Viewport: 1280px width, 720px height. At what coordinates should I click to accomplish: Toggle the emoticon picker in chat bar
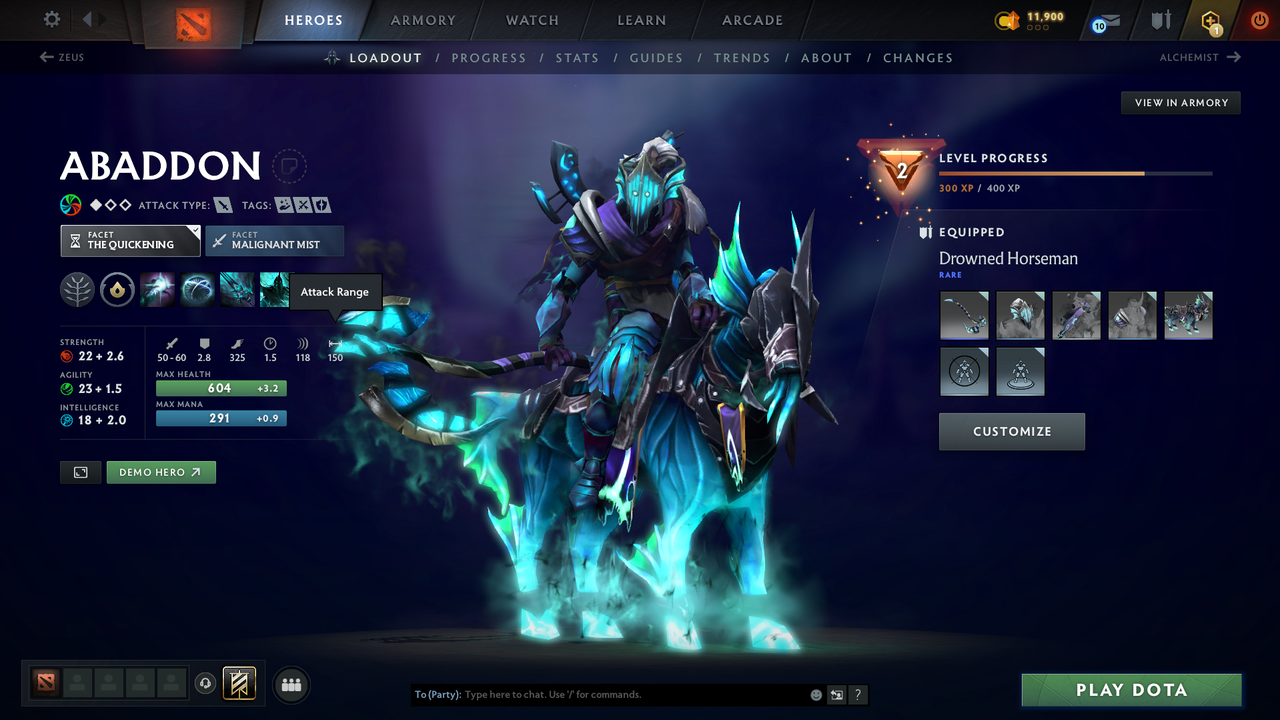[815, 694]
